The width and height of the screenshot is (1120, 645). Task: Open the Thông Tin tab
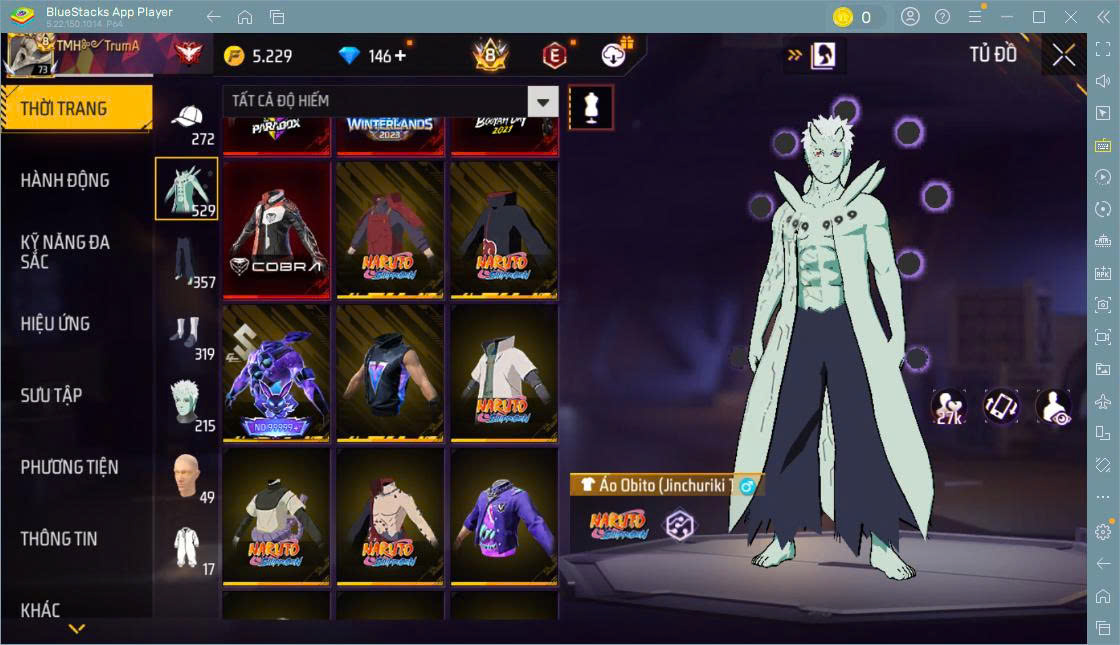point(60,538)
